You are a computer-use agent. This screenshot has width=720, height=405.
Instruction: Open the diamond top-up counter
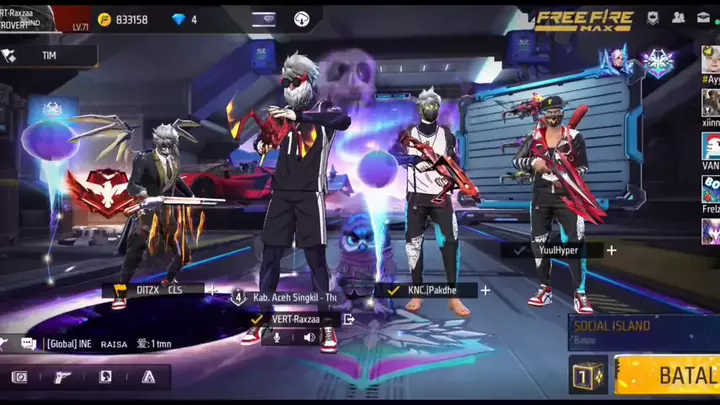[185, 19]
